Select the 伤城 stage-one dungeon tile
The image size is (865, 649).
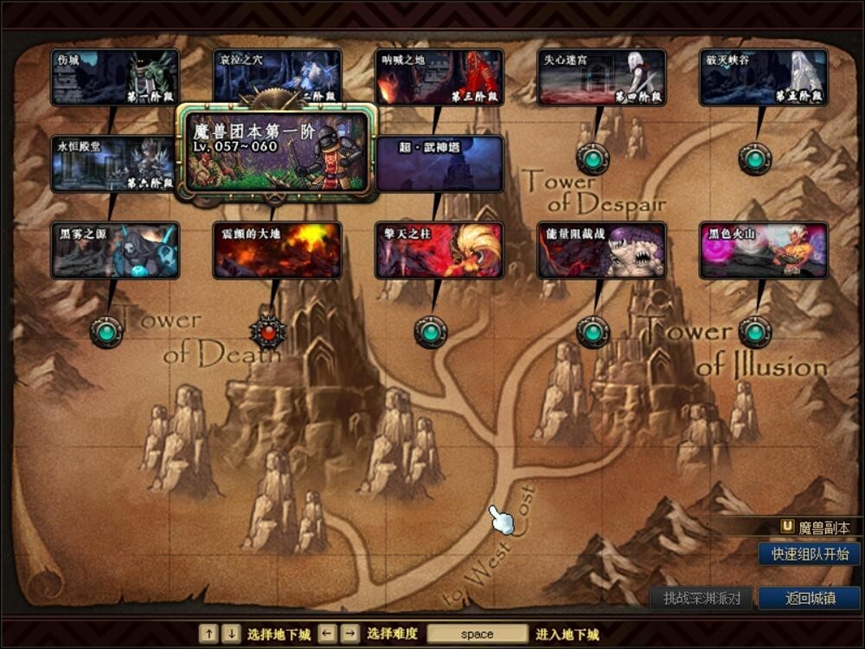point(115,77)
